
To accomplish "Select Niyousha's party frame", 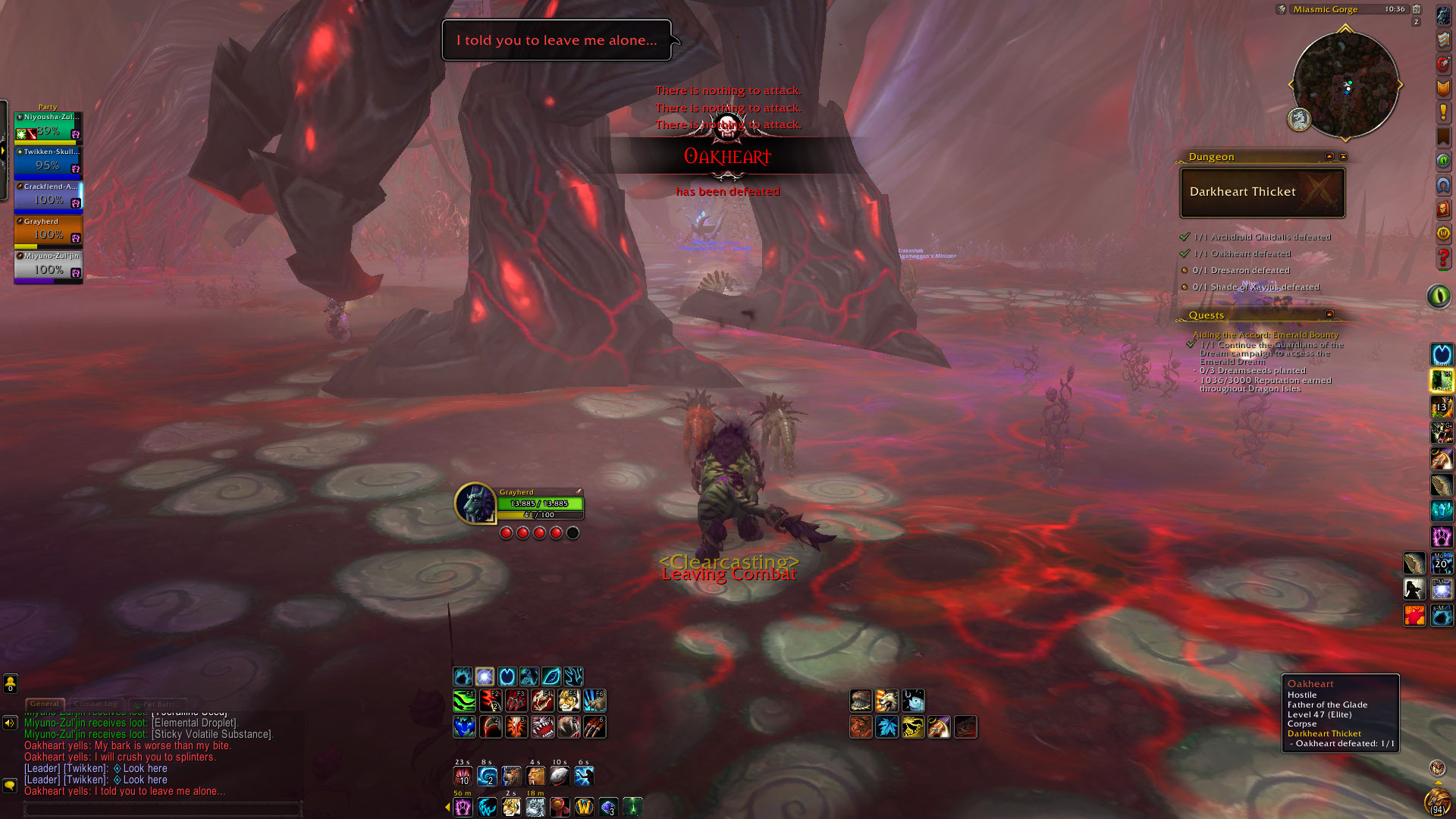I will (48, 126).
